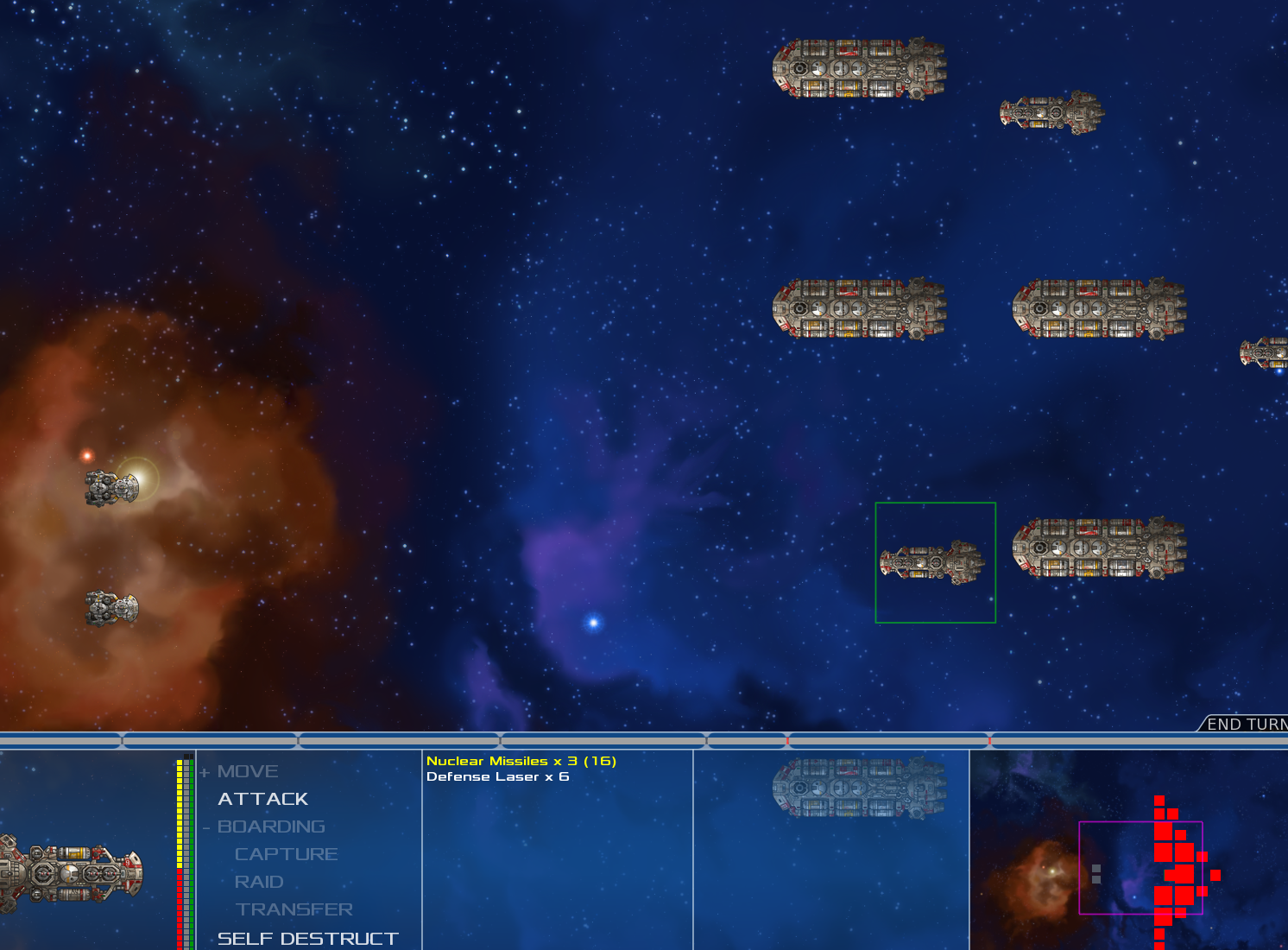This screenshot has width=1288, height=950.
Task: Select the Nuclear Missiles weapon entry
Action: tap(521, 761)
